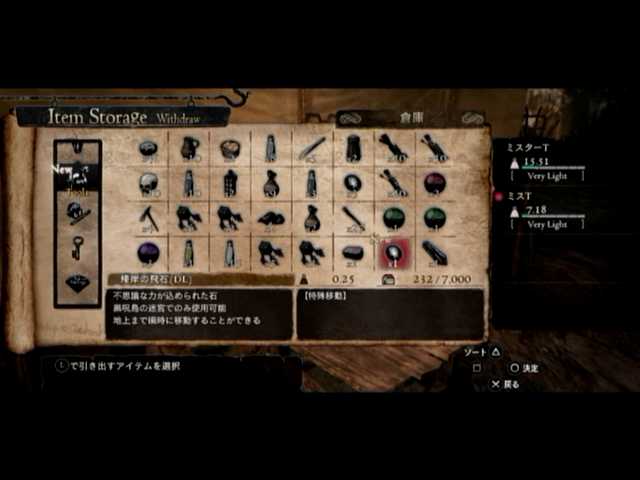The width and height of the screenshot is (640, 480).
Task: Pick the dark red orb item
Action: [x=434, y=183]
